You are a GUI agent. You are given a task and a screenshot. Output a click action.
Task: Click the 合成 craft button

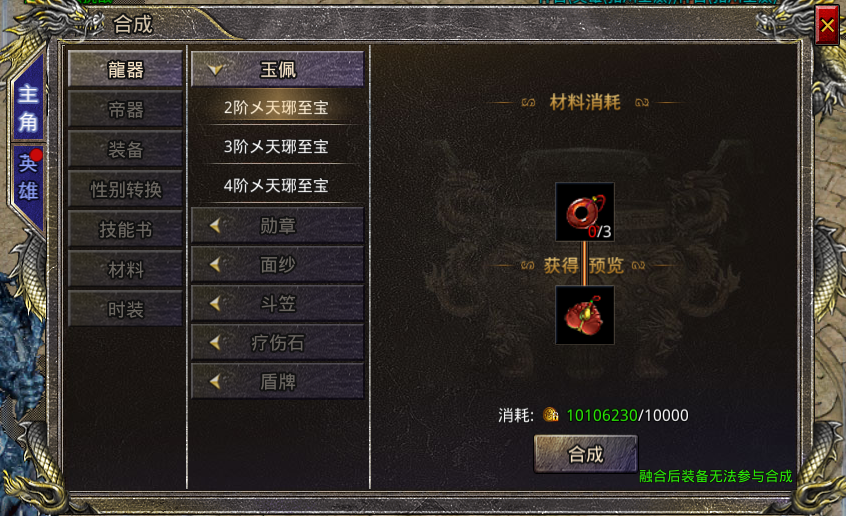[585, 453]
